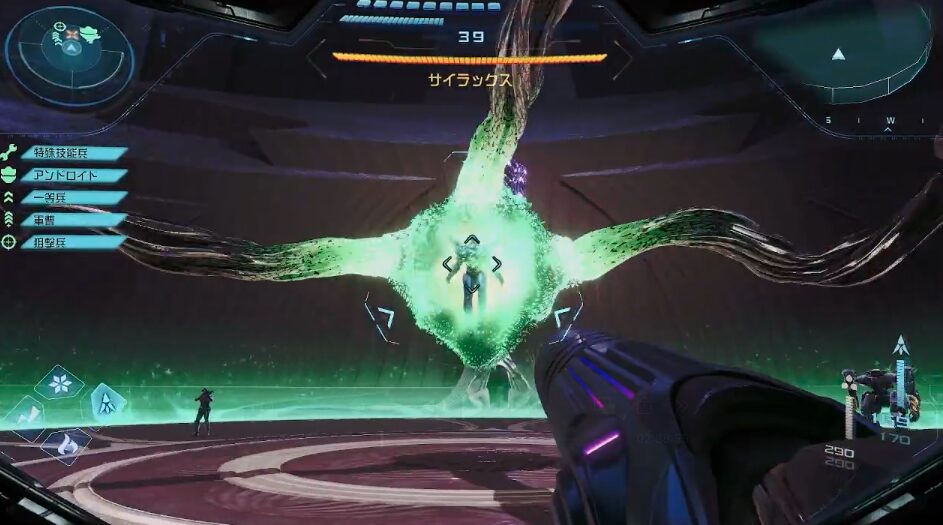Click the circular radar display
The image size is (943, 525).
click(x=68, y=55)
